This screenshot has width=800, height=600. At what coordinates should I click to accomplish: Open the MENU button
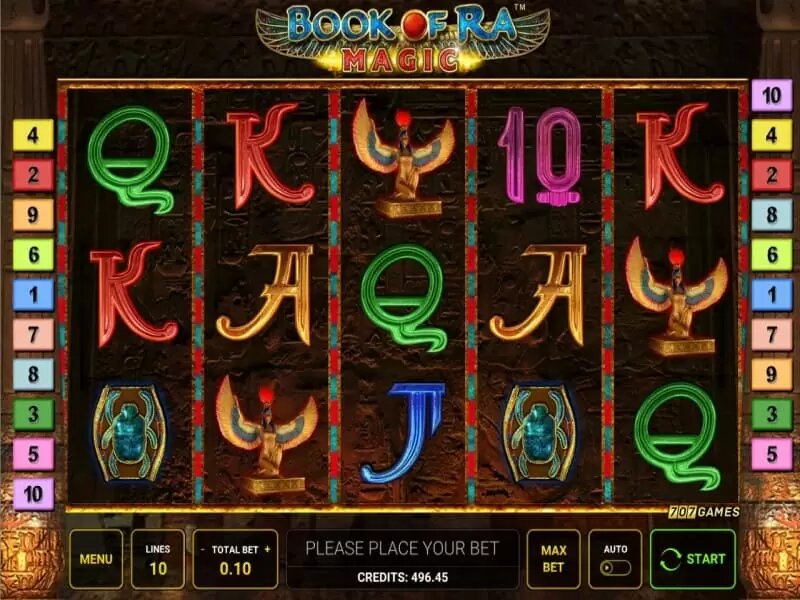point(96,559)
